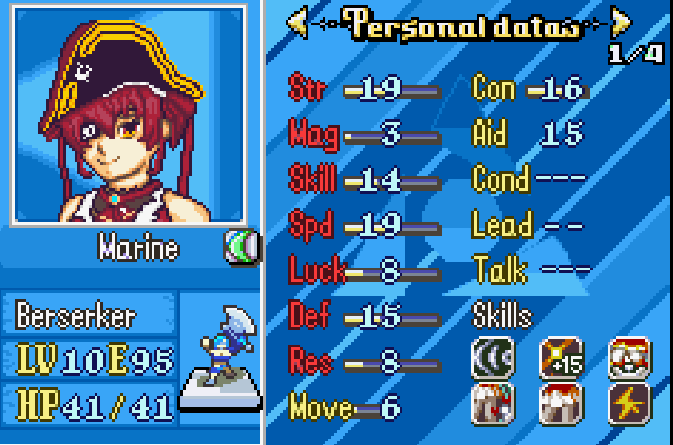Select the Move stat label
This screenshot has width=673, height=445.
point(320,406)
